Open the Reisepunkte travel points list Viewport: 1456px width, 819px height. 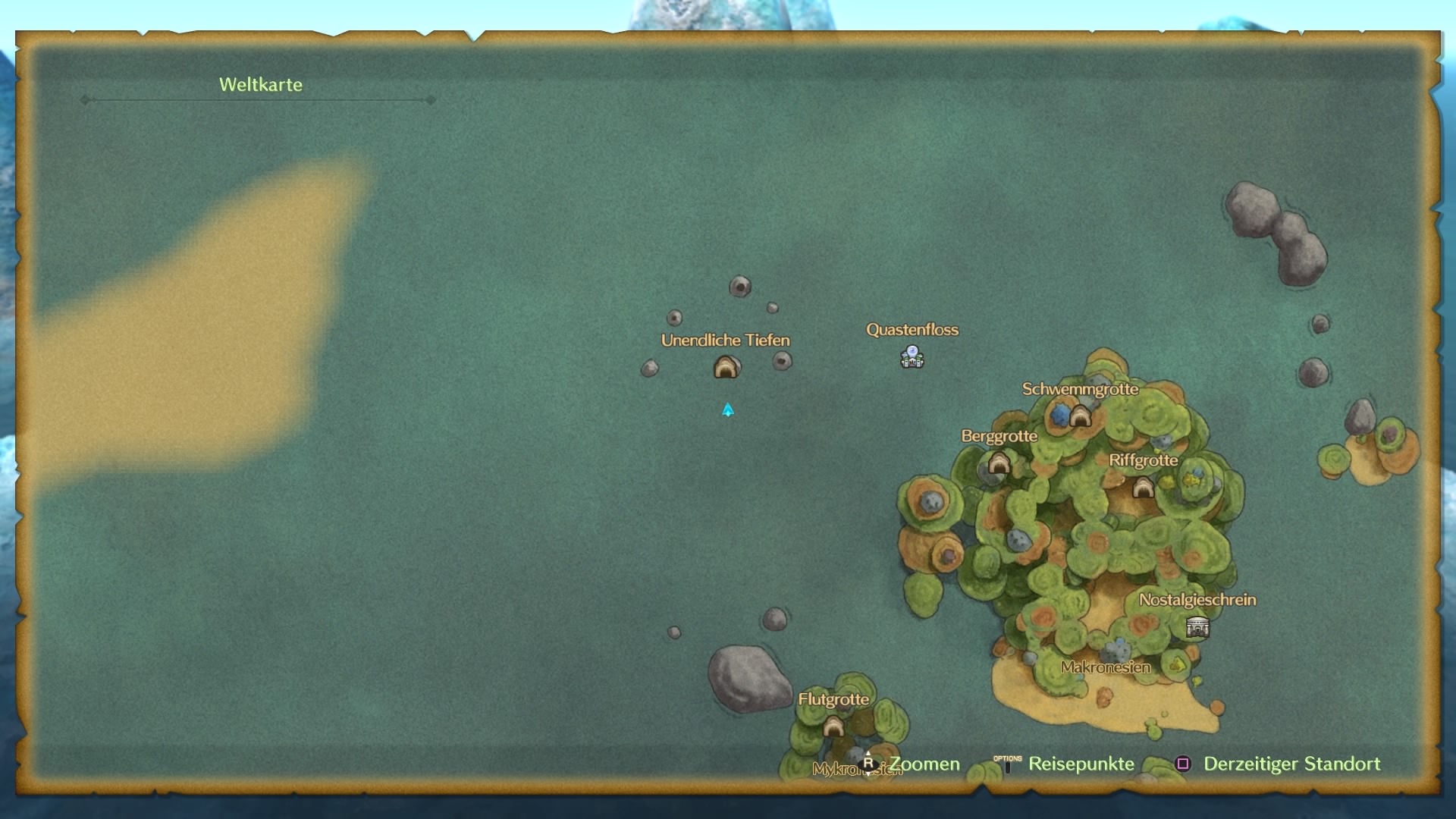tap(1080, 764)
